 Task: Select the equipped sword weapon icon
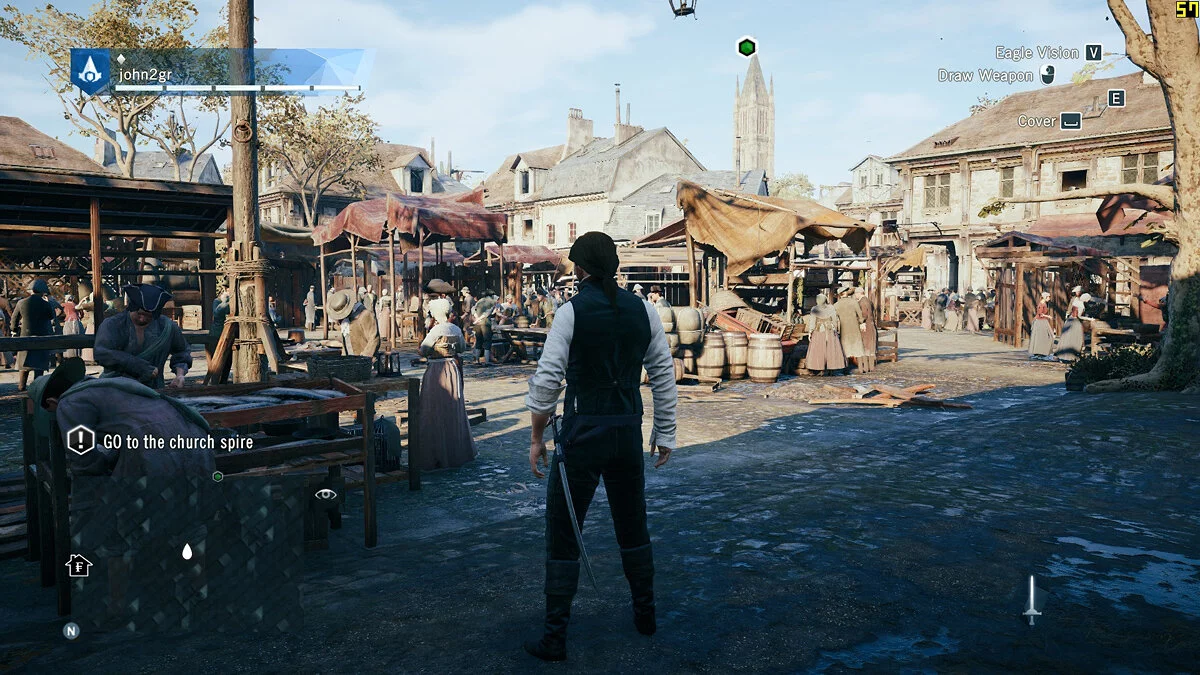[1032, 600]
